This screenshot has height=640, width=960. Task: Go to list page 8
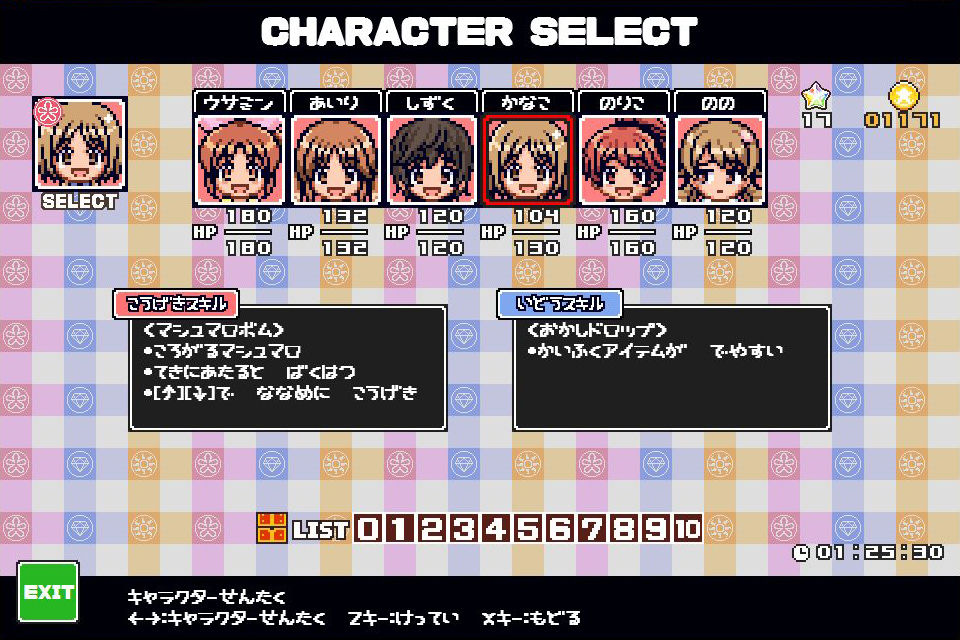tap(624, 527)
